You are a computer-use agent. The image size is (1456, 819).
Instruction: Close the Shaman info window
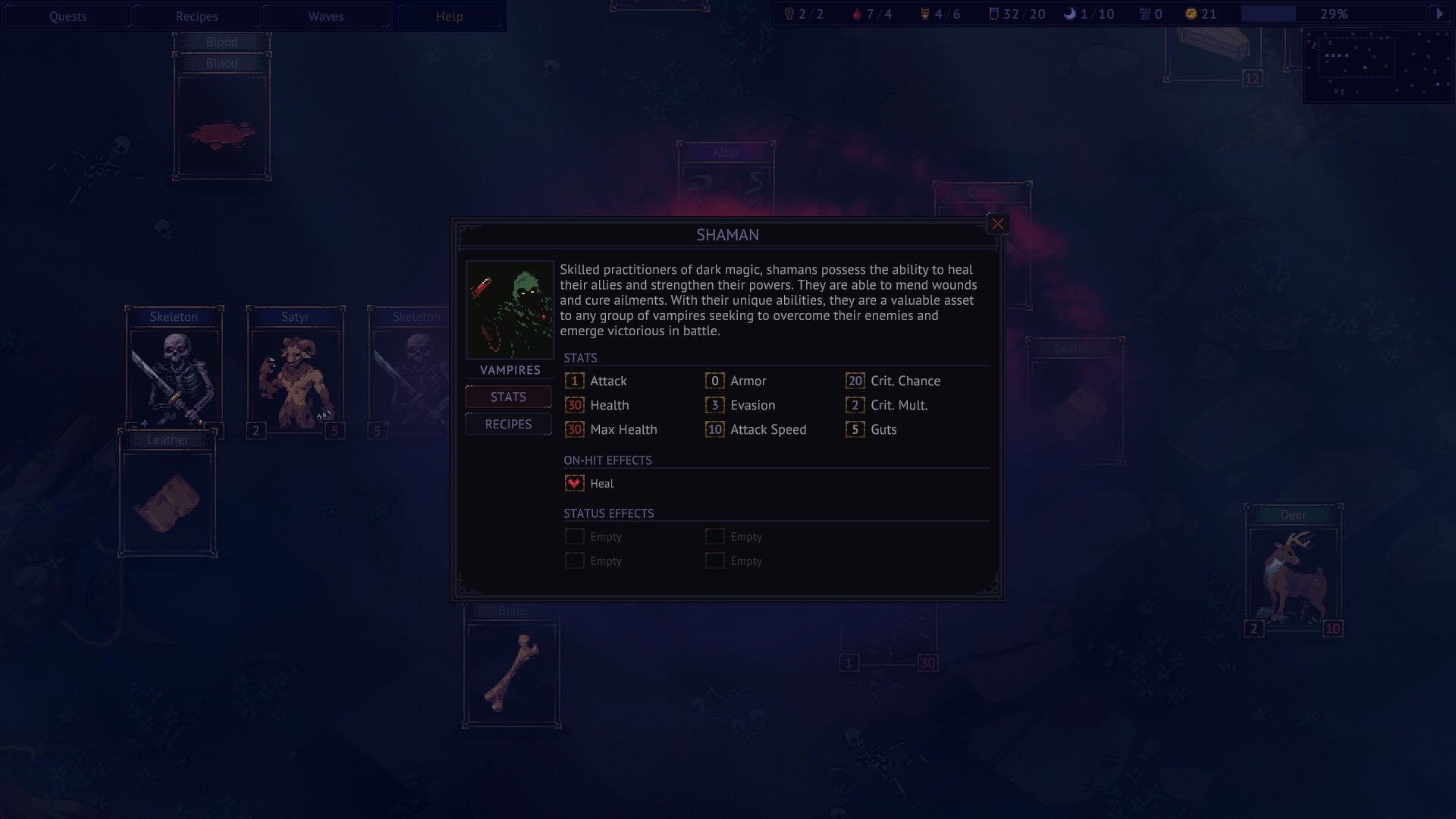997,224
